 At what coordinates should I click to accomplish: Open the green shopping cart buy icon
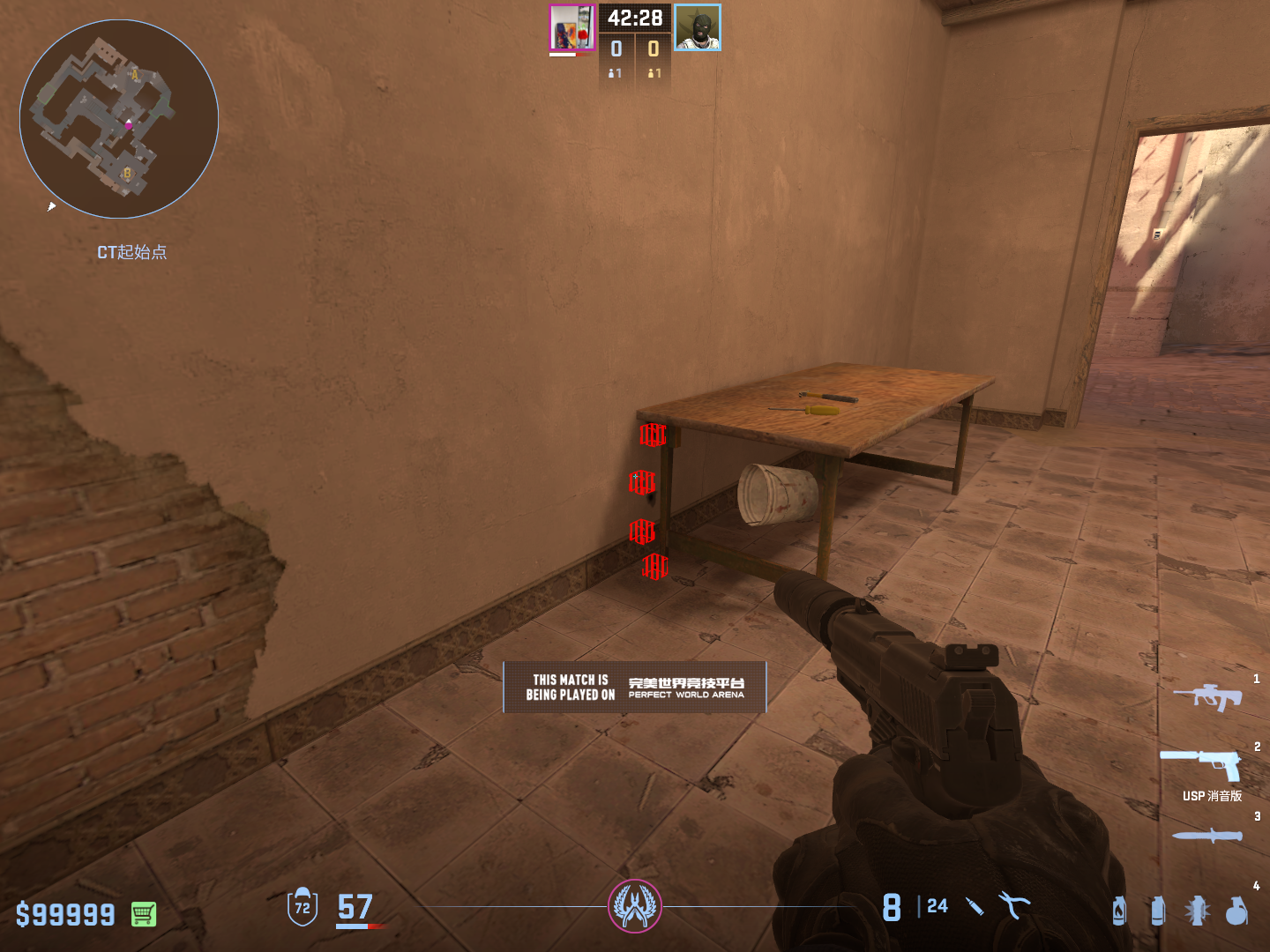(144, 914)
